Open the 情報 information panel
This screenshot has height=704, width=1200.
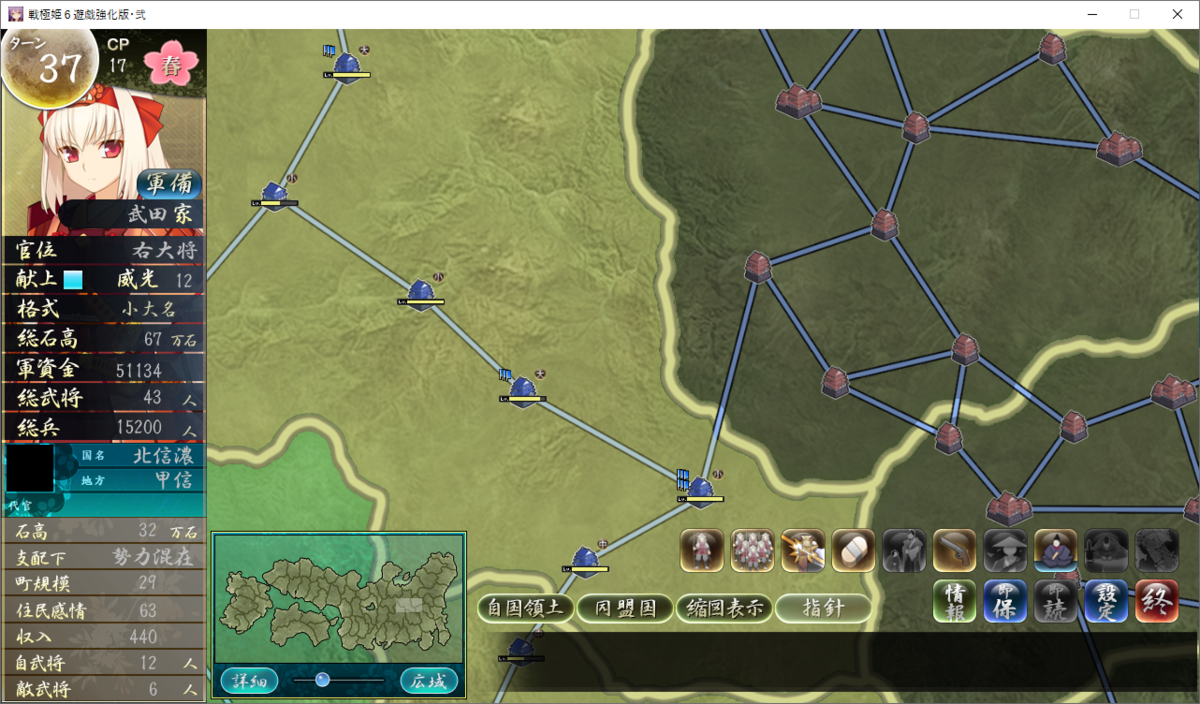[x=954, y=601]
